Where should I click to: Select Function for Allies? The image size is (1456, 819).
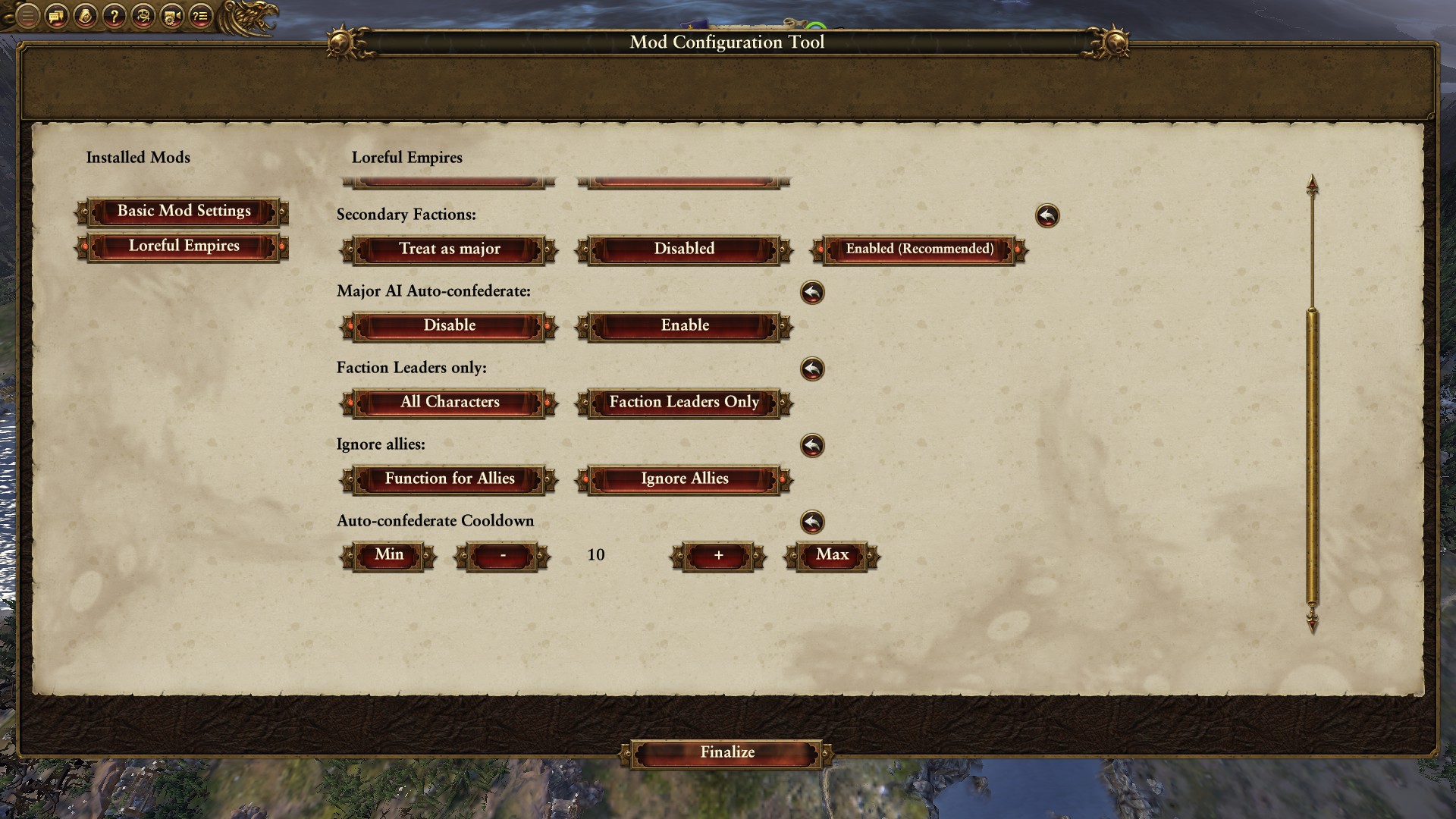tap(449, 479)
